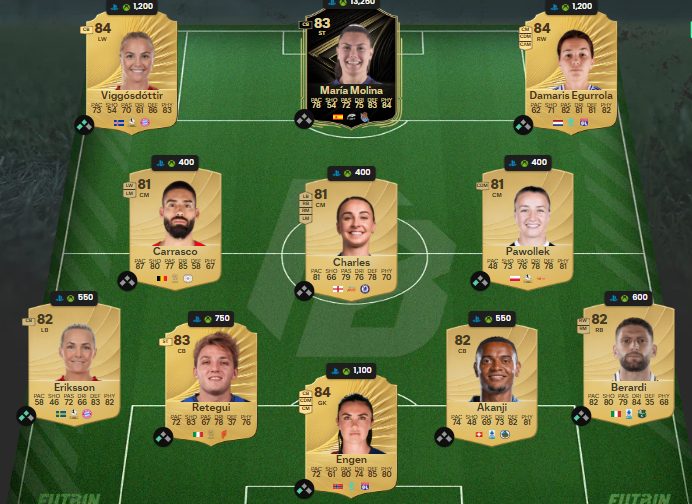Choose María Molina's striker card
The height and width of the screenshot is (504, 692).
(351, 68)
